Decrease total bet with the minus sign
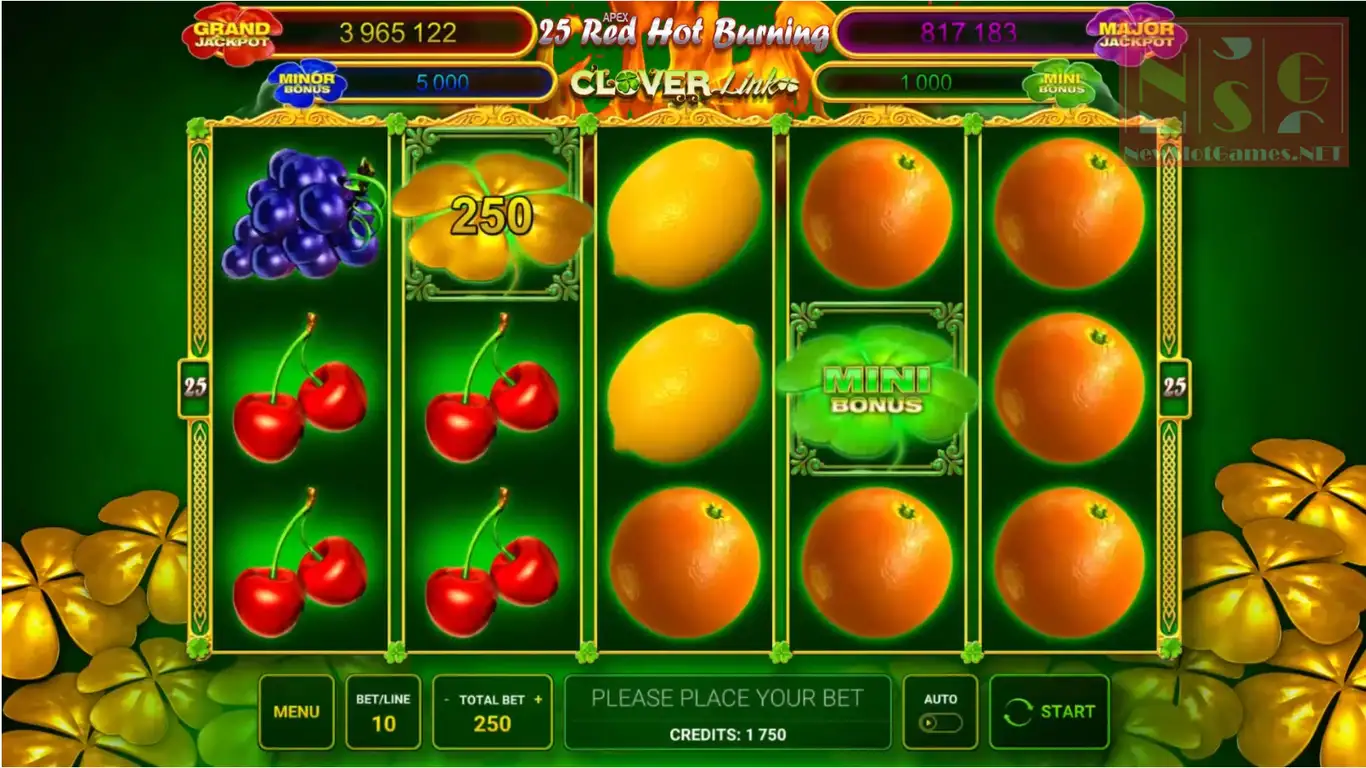 (x=446, y=700)
